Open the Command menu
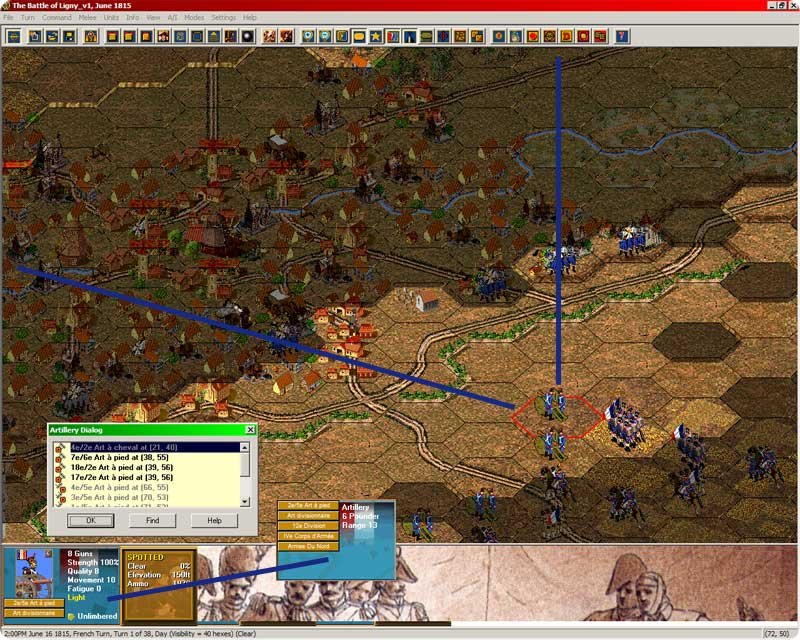This screenshot has height=640, width=800. tap(56, 18)
